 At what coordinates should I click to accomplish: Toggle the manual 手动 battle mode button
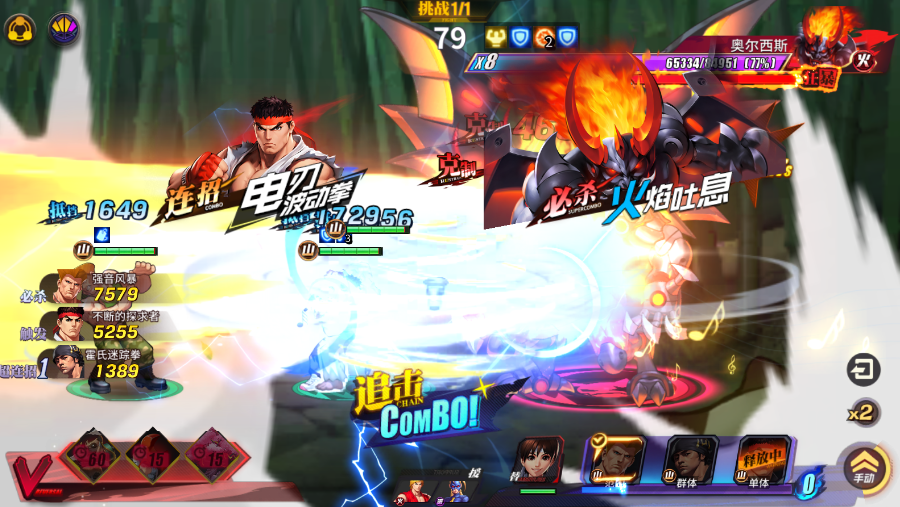point(860,467)
